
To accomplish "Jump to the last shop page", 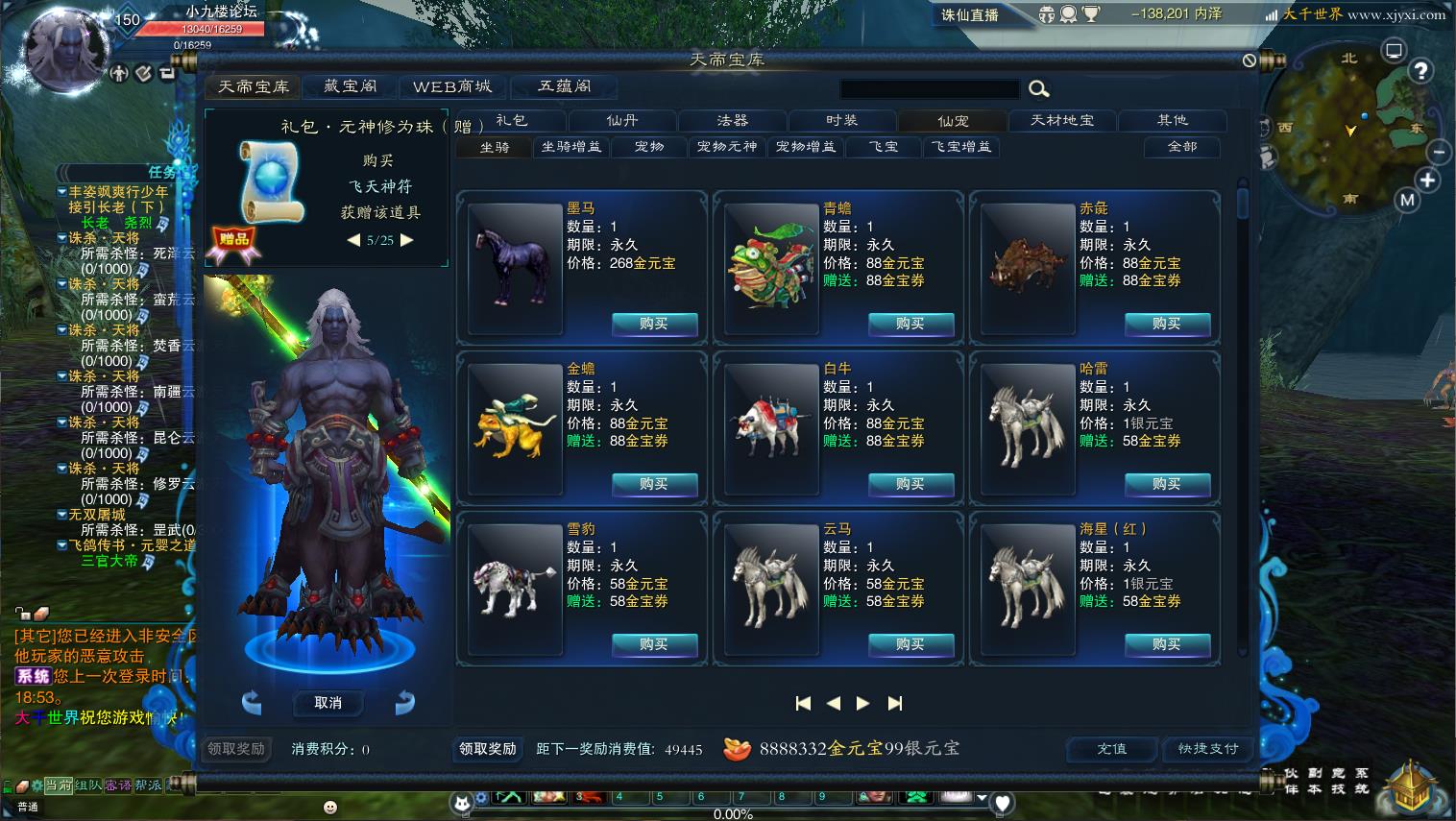I will point(895,703).
